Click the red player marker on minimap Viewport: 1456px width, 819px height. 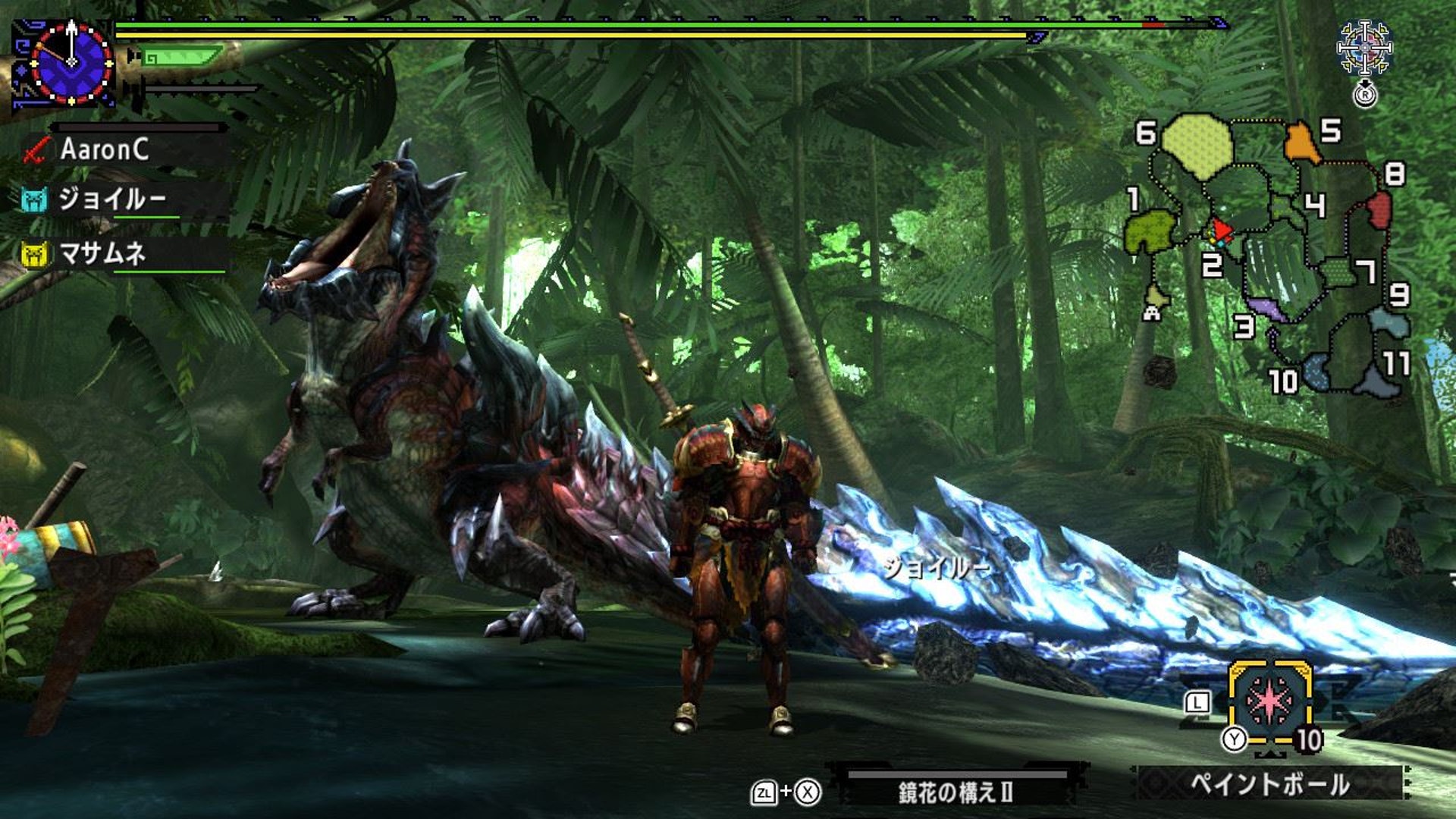[x=1220, y=229]
